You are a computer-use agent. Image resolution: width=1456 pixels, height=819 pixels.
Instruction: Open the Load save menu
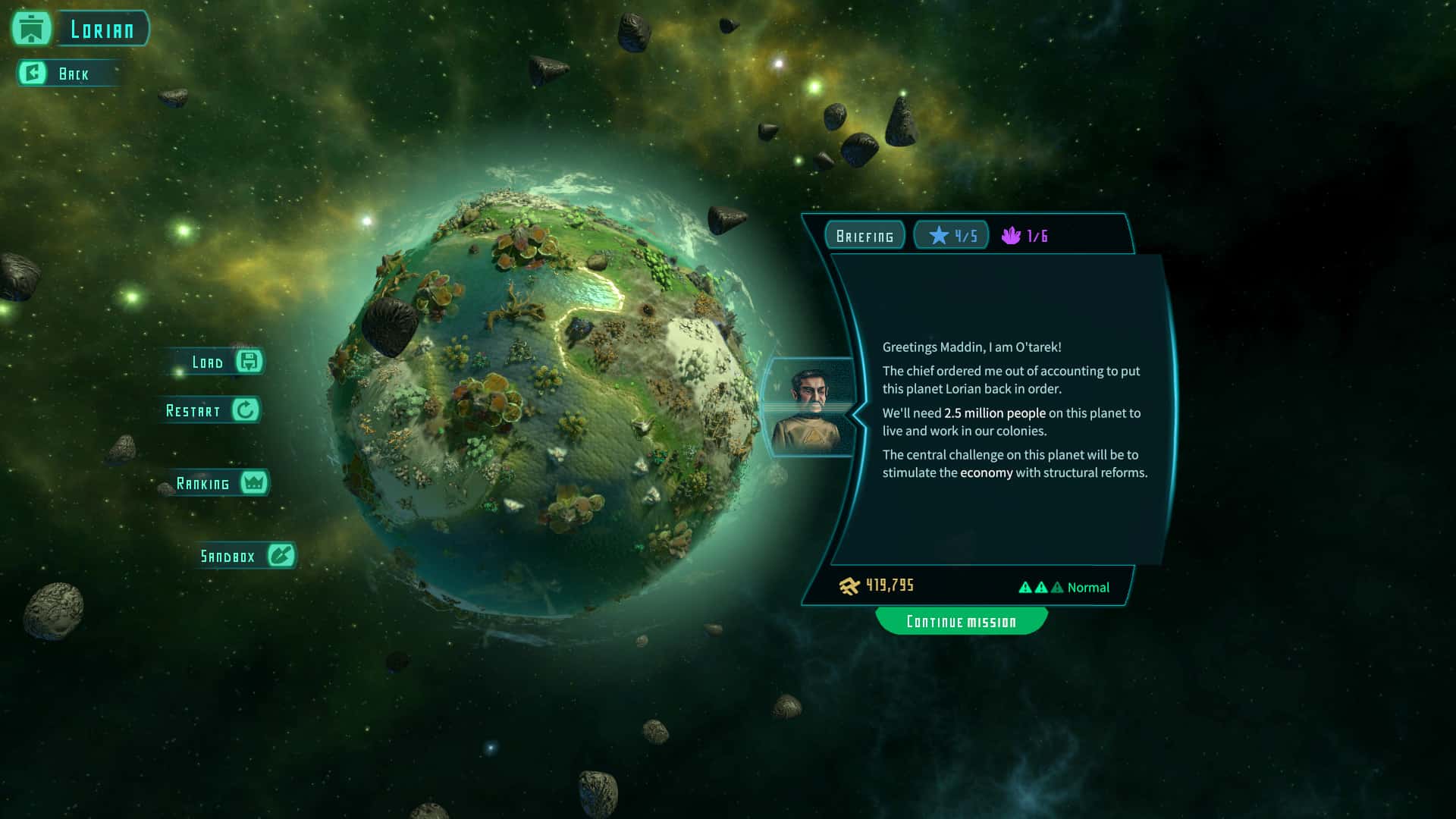tap(221, 362)
